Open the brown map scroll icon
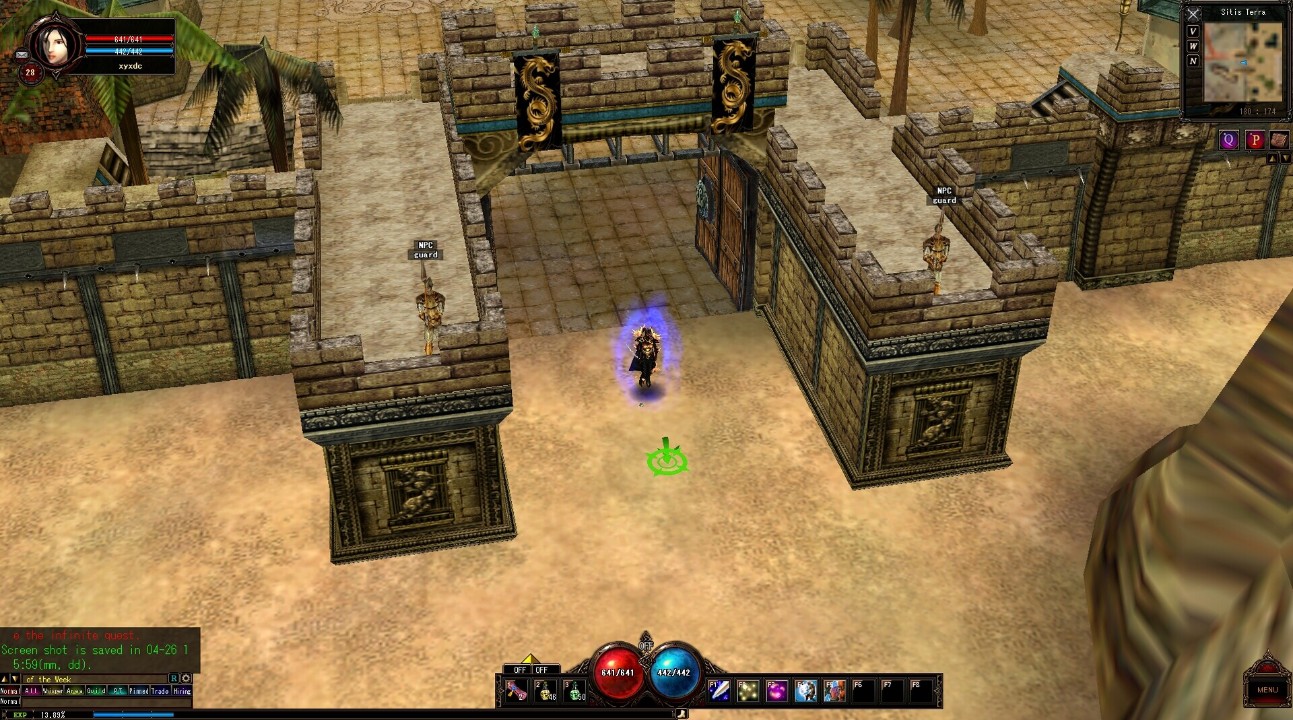This screenshot has width=1293, height=720. [x=1279, y=140]
